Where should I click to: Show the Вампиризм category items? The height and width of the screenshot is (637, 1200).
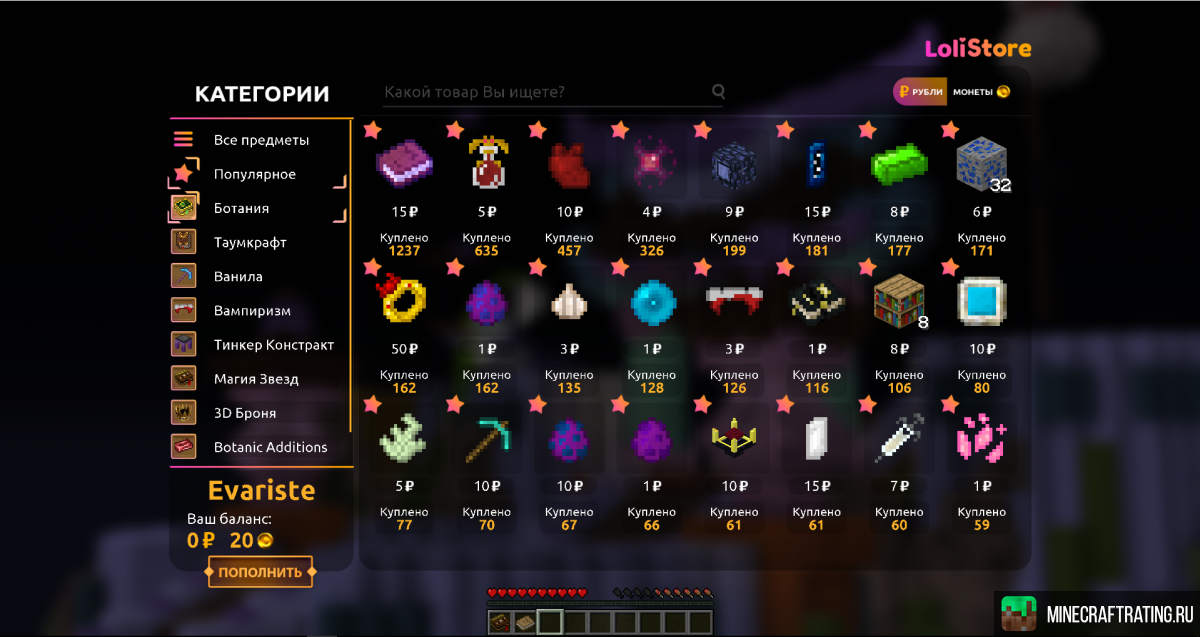(x=252, y=310)
